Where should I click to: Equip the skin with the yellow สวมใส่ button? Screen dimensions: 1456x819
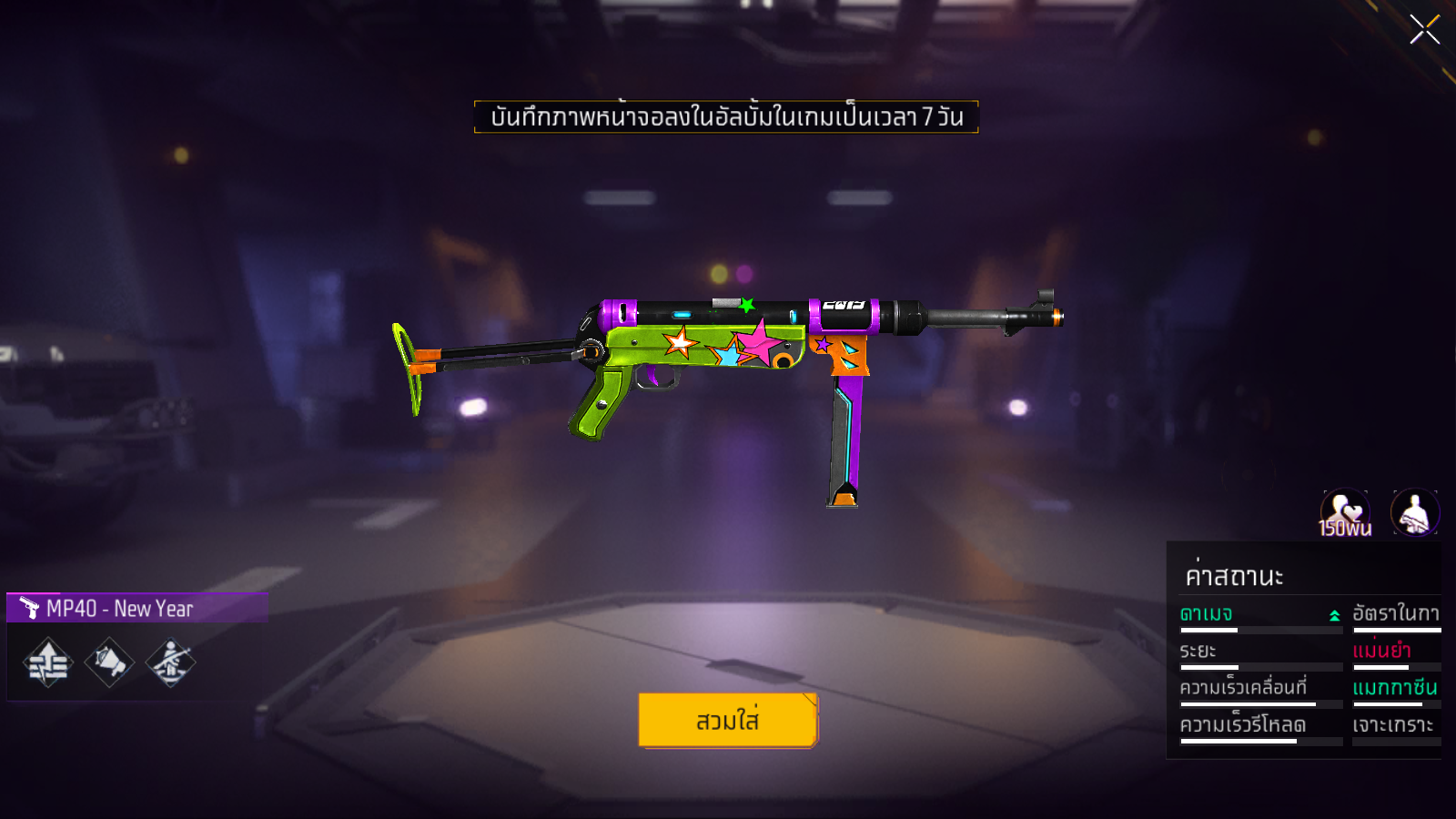point(727,720)
